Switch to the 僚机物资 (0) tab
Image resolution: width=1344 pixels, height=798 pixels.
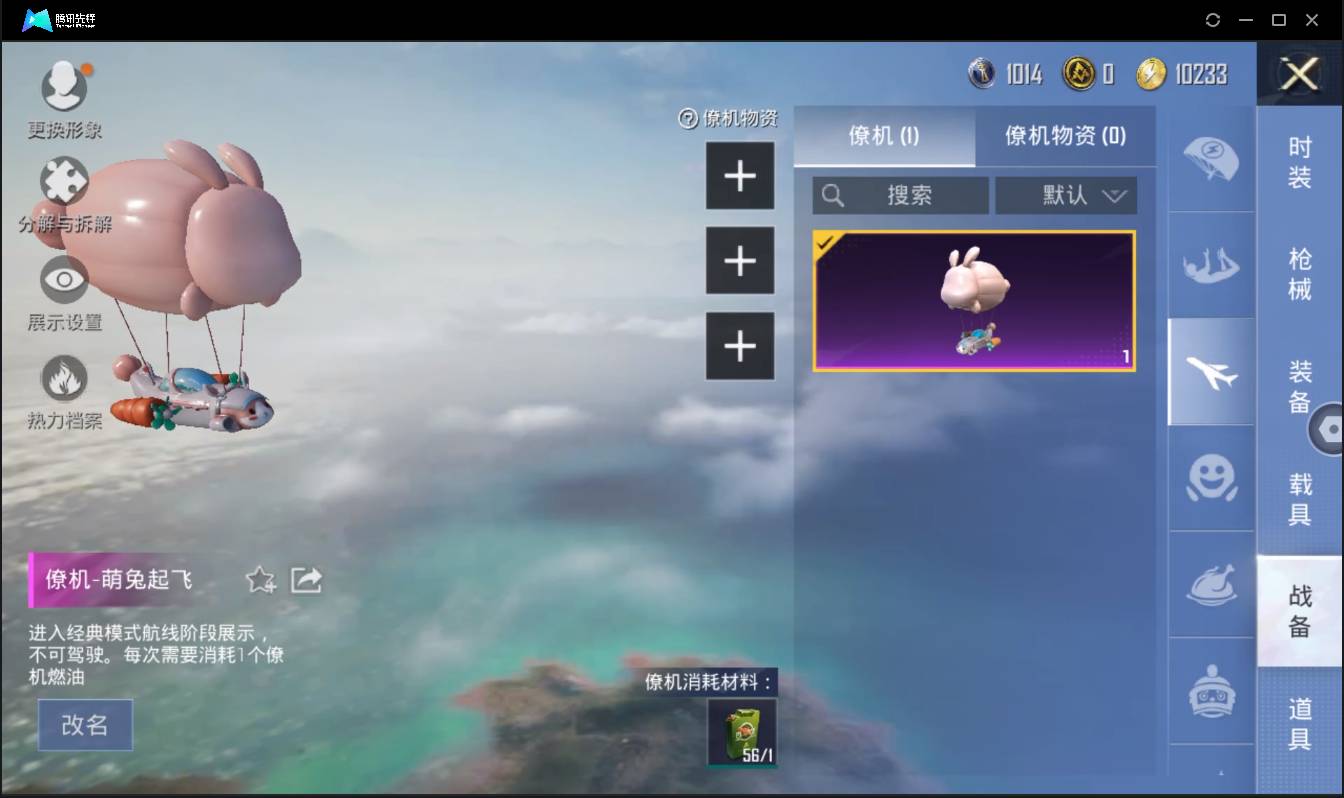[x=1065, y=137]
